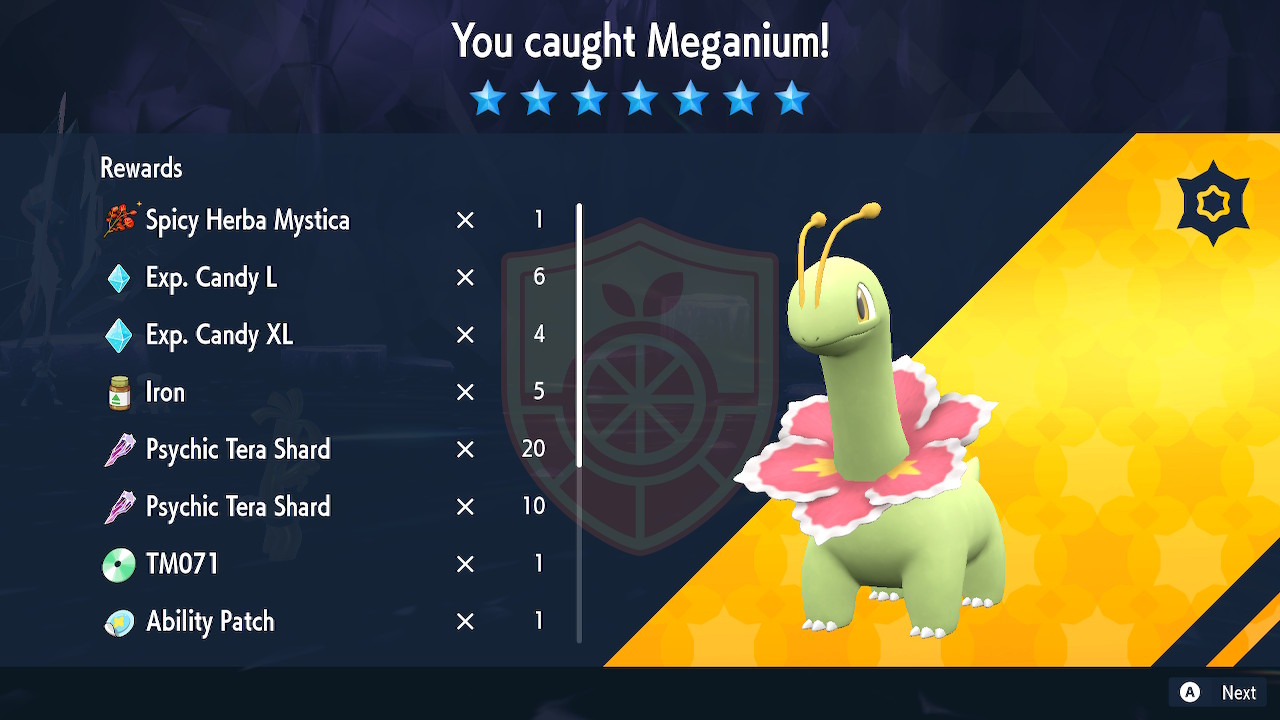
Task: Click the Tera symbol emblem in the corner
Action: click(x=1213, y=203)
